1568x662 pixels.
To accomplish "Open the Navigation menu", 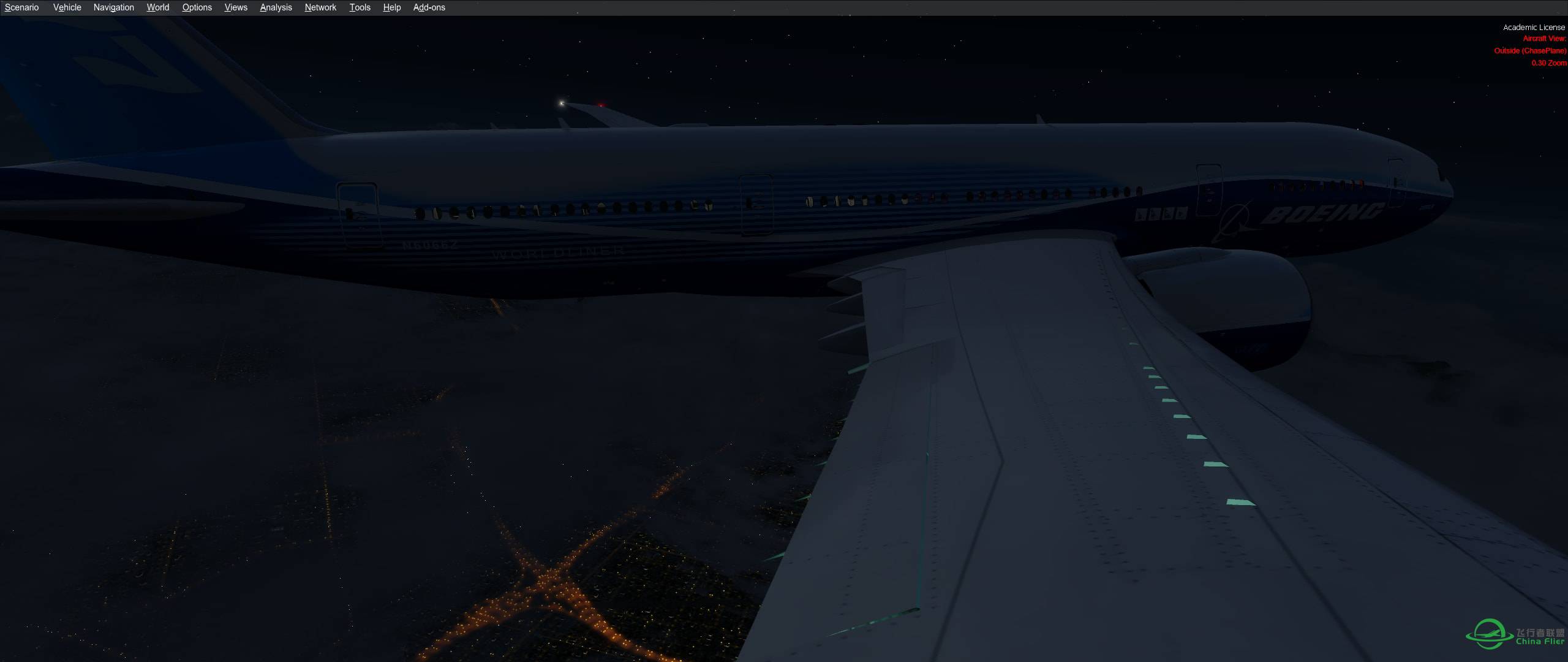I will click(113, 7).
